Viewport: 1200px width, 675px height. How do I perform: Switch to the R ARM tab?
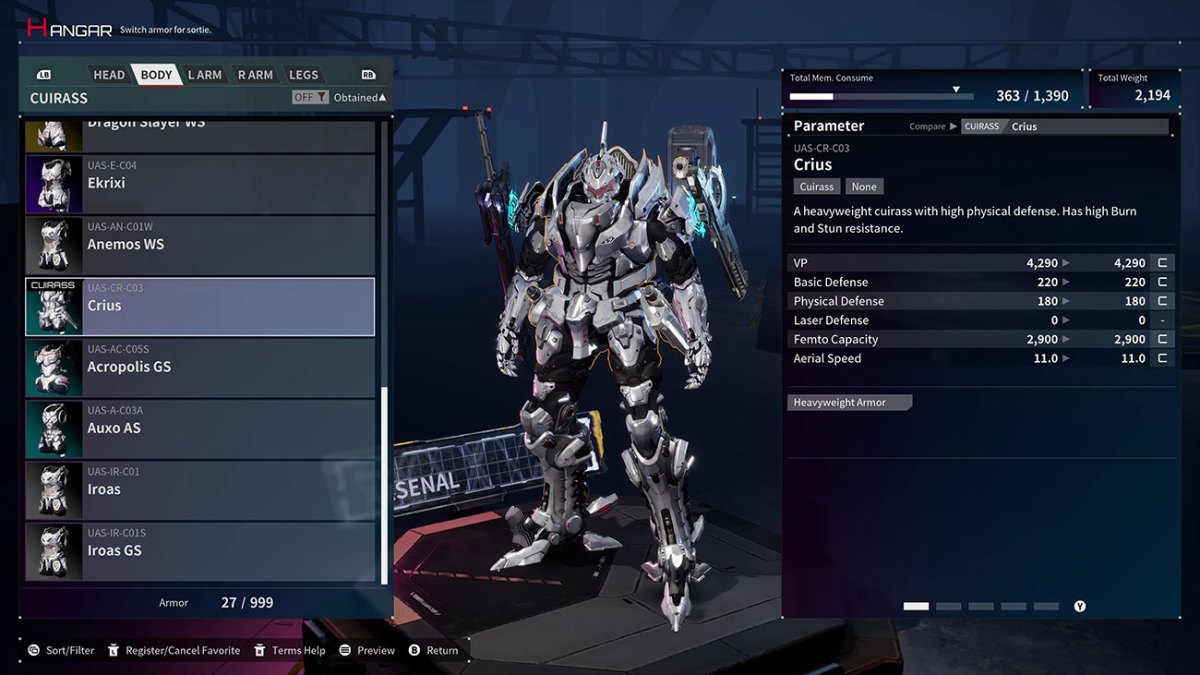[255, 75]
